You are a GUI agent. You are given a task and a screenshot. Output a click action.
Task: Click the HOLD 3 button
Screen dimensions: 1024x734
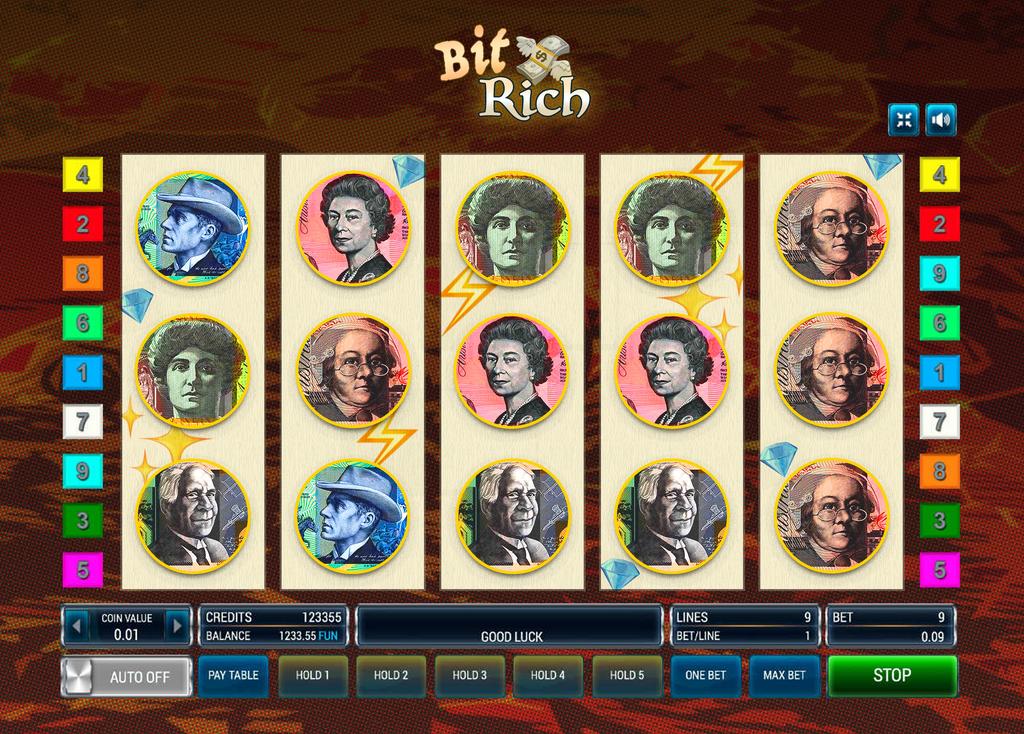469,675
